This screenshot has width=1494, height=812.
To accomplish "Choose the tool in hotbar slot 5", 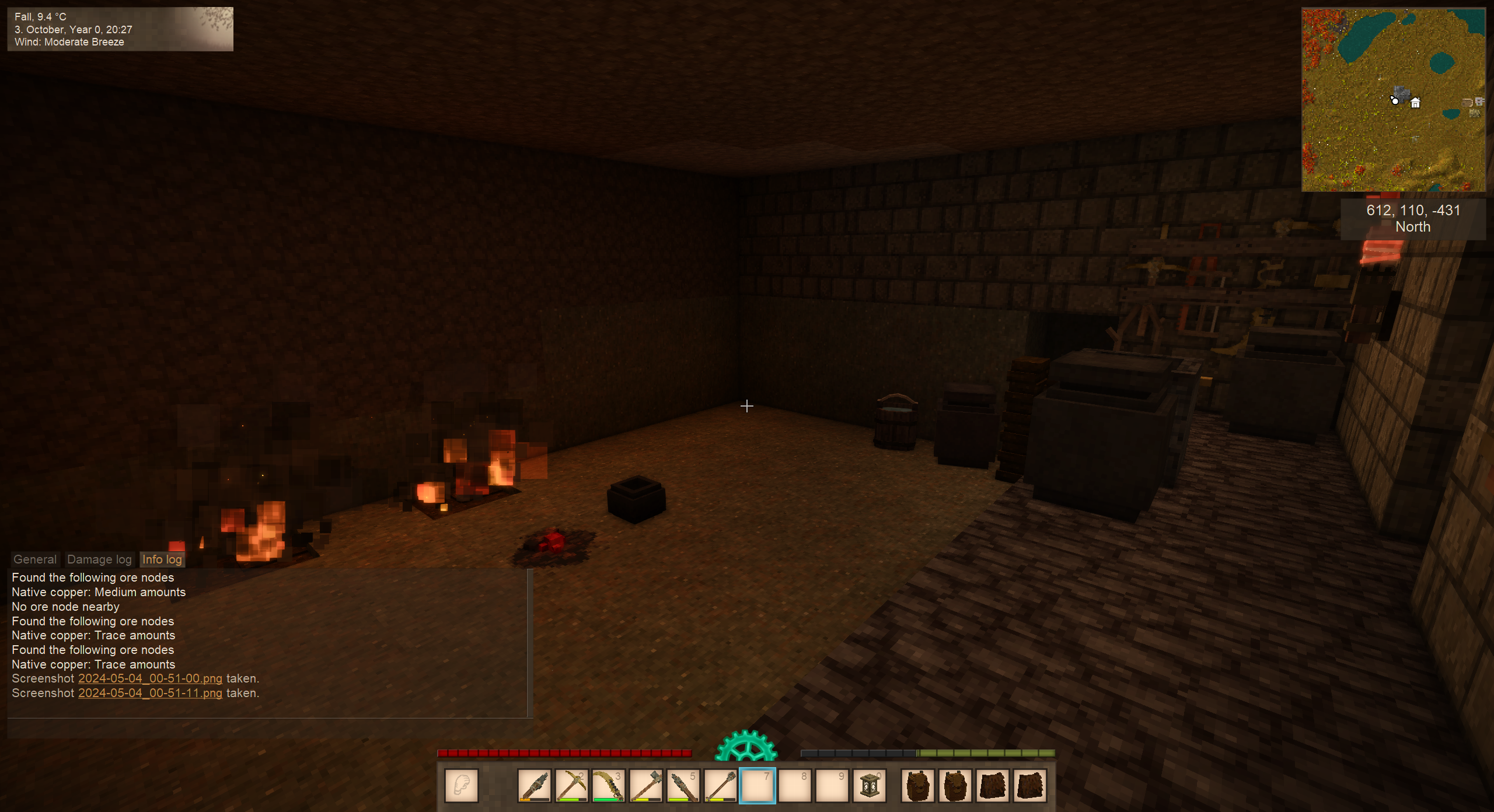I will (683, 786).
